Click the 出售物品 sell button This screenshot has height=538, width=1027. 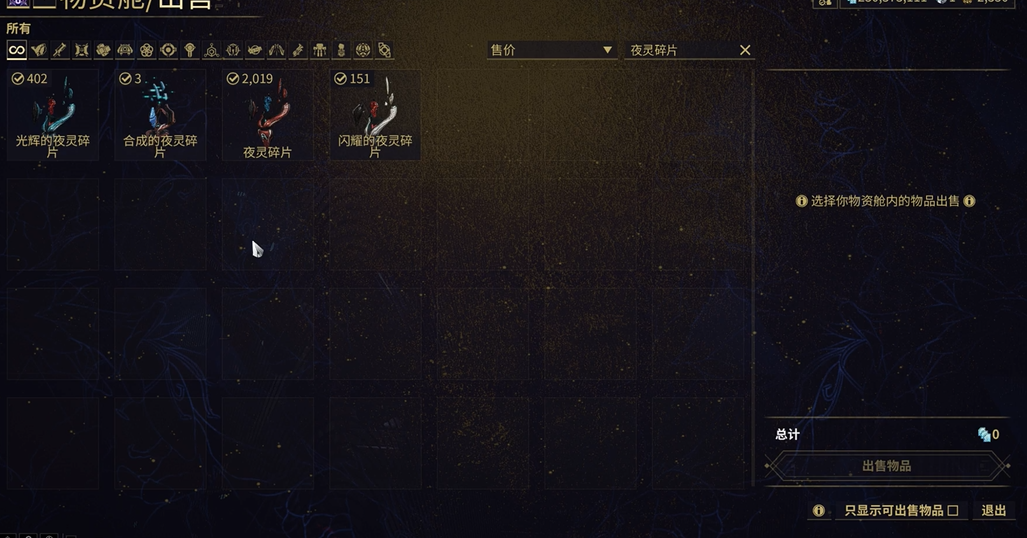pos(886,466)
